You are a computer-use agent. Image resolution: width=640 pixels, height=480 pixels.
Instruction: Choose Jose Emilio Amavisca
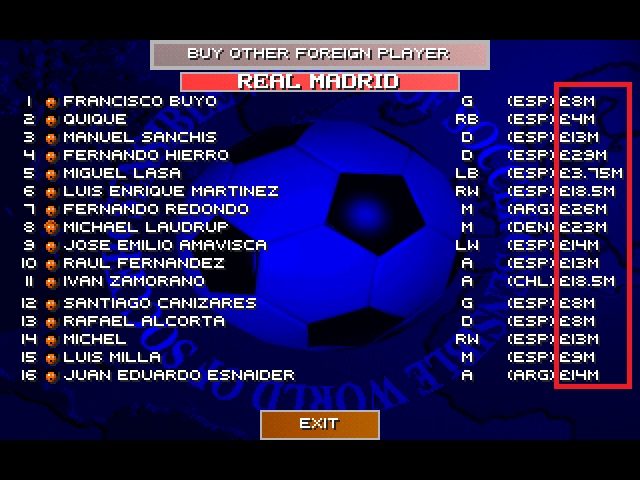pos(165,245)
